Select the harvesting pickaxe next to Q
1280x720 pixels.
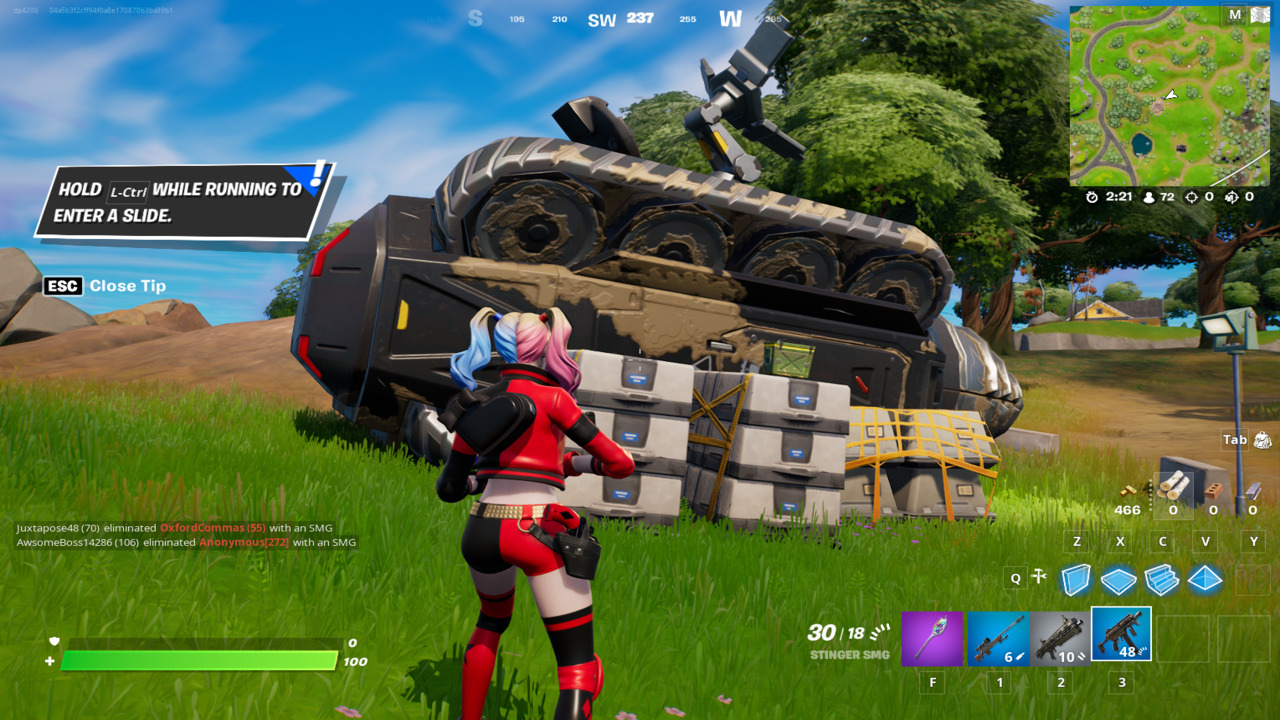1040,577
